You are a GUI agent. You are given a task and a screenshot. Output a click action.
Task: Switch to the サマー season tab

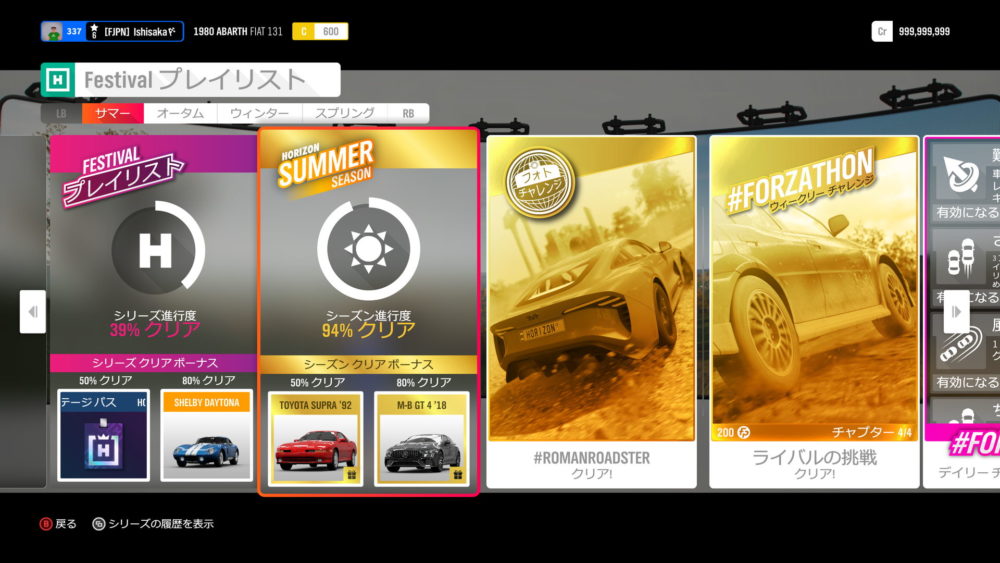pyautogui.click(x=112, y=114)
